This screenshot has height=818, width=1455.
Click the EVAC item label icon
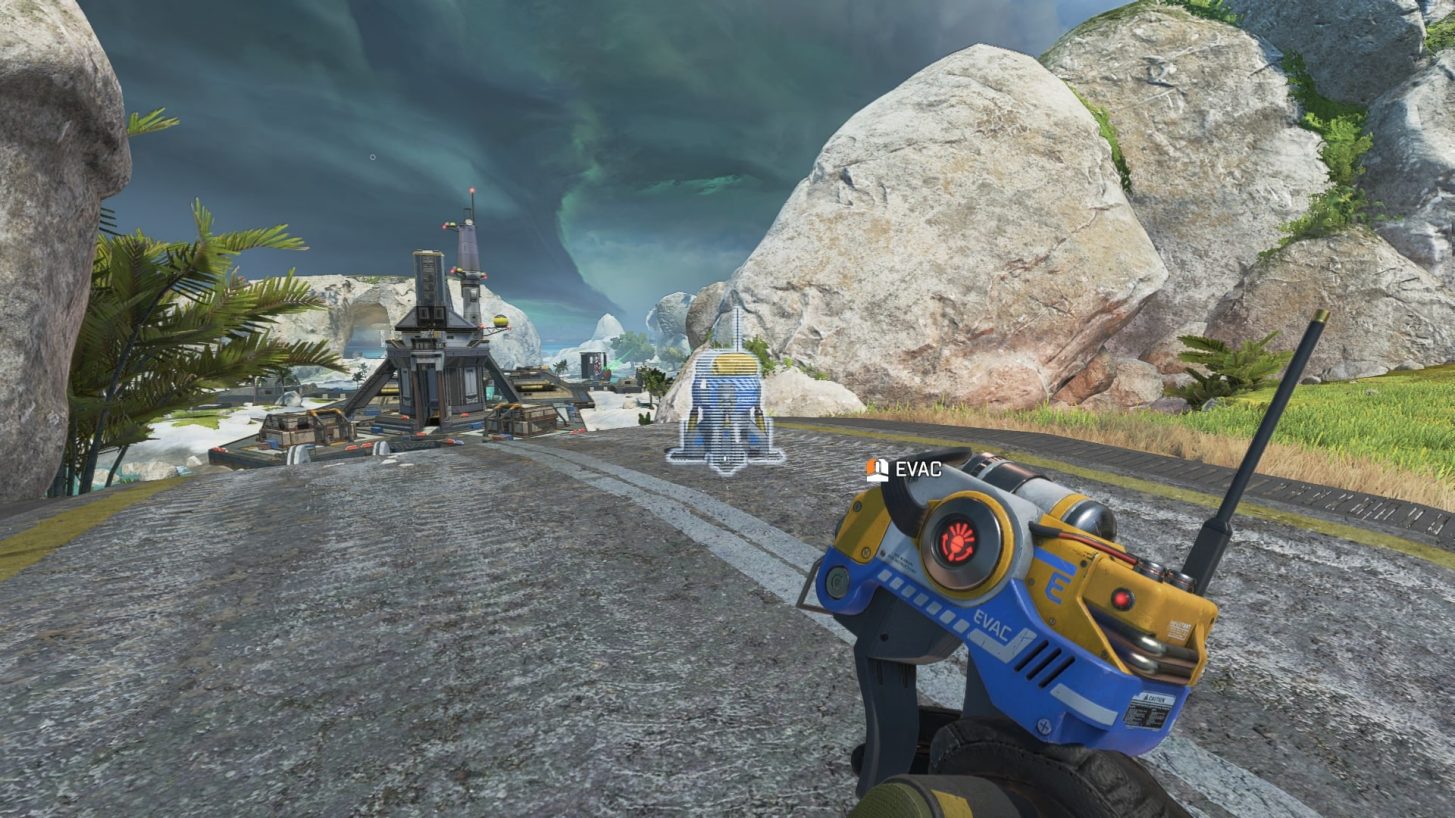point(877,469)
